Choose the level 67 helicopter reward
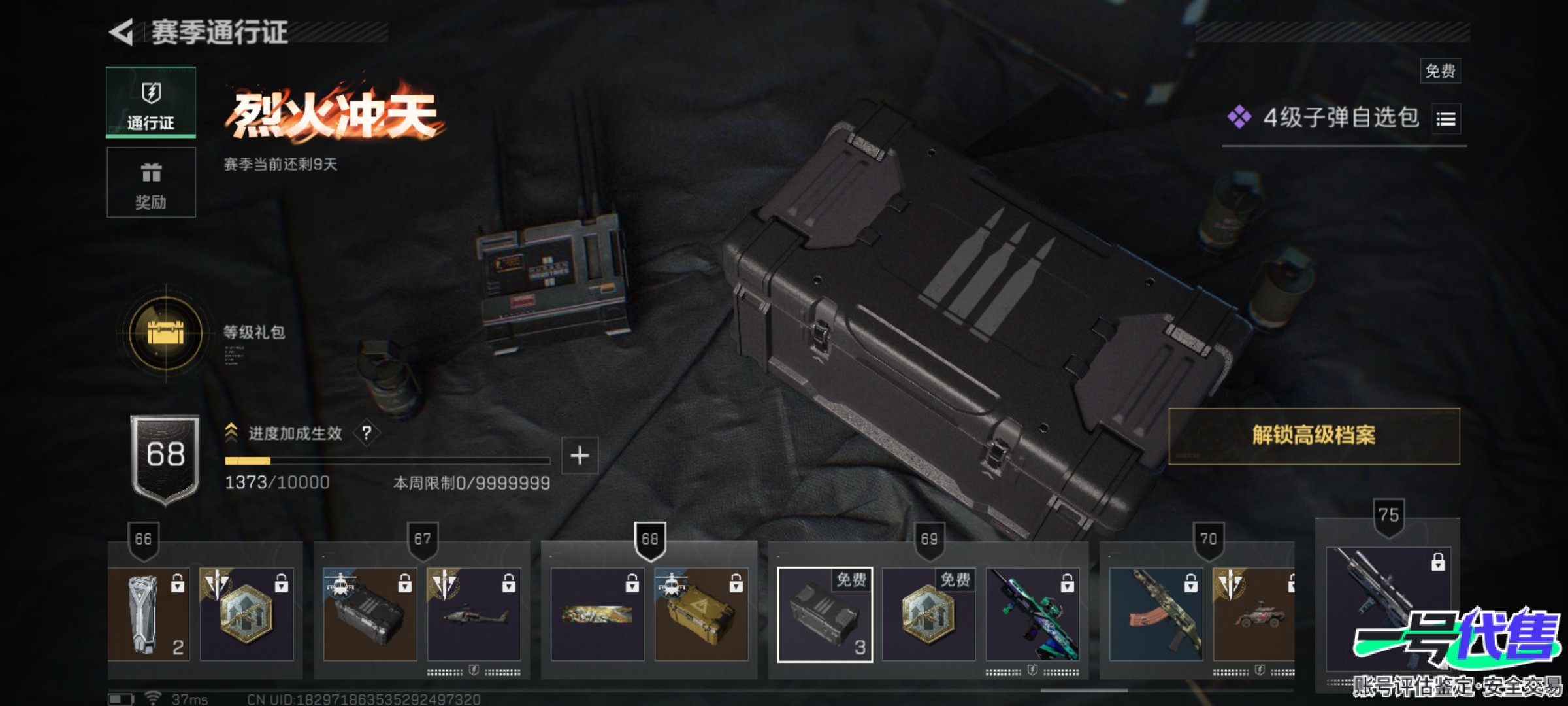 (474, 614)
